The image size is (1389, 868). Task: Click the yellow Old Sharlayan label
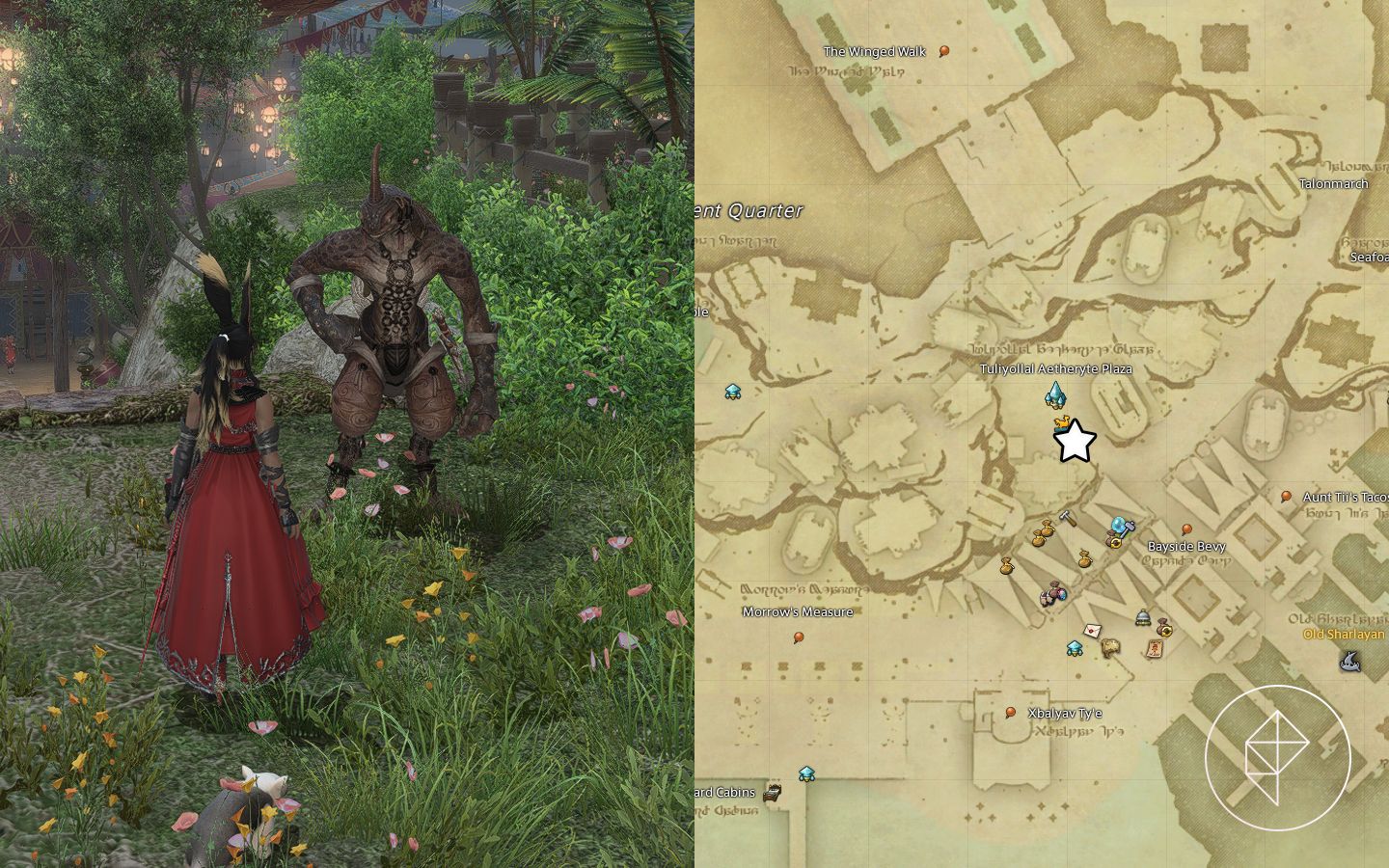1345,636
